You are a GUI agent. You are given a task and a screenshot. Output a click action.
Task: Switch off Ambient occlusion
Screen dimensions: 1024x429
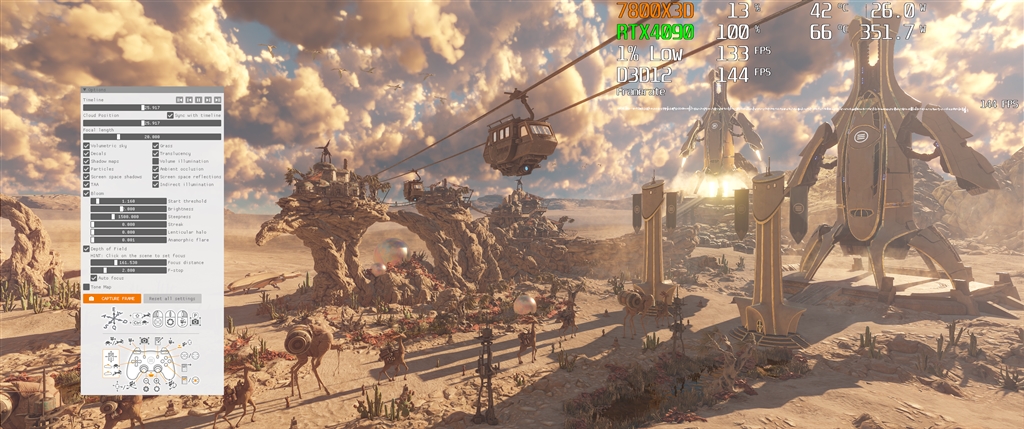click(156, 170)
